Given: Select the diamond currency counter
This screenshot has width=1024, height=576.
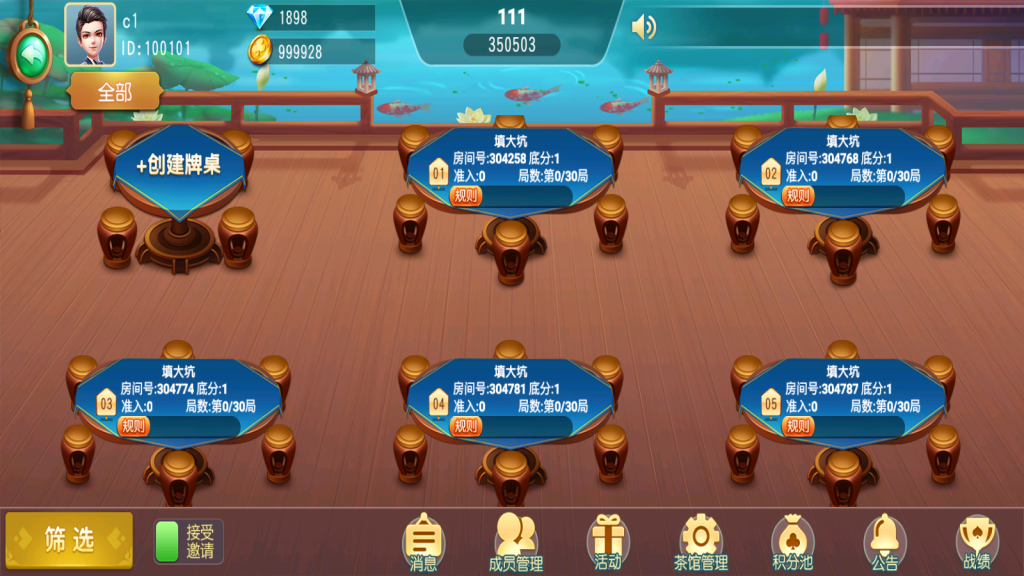Looking at the screenshot, I should pyautogui.click(x=310, y=17).
